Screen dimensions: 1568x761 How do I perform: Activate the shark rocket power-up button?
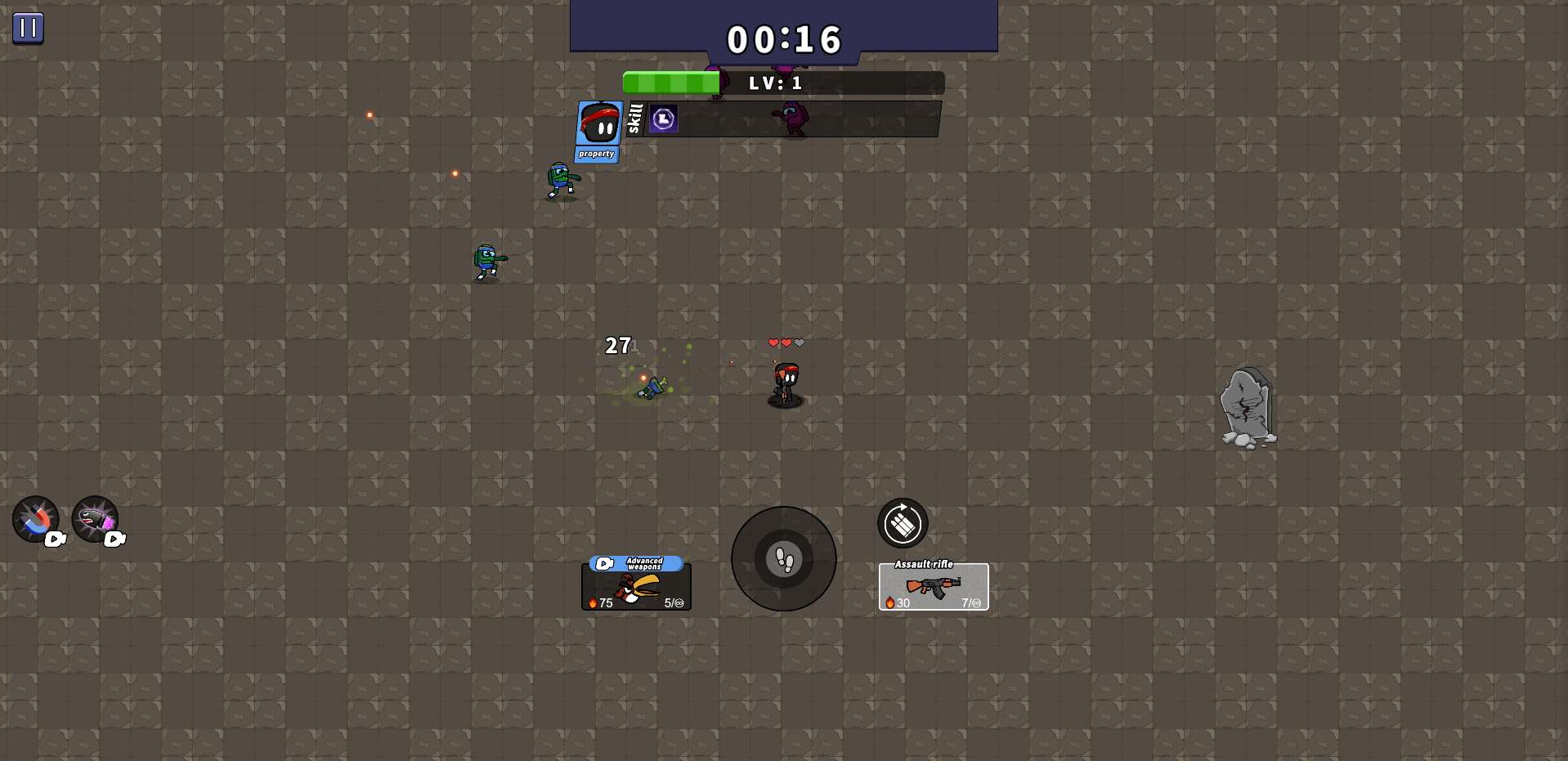(96, 519)
